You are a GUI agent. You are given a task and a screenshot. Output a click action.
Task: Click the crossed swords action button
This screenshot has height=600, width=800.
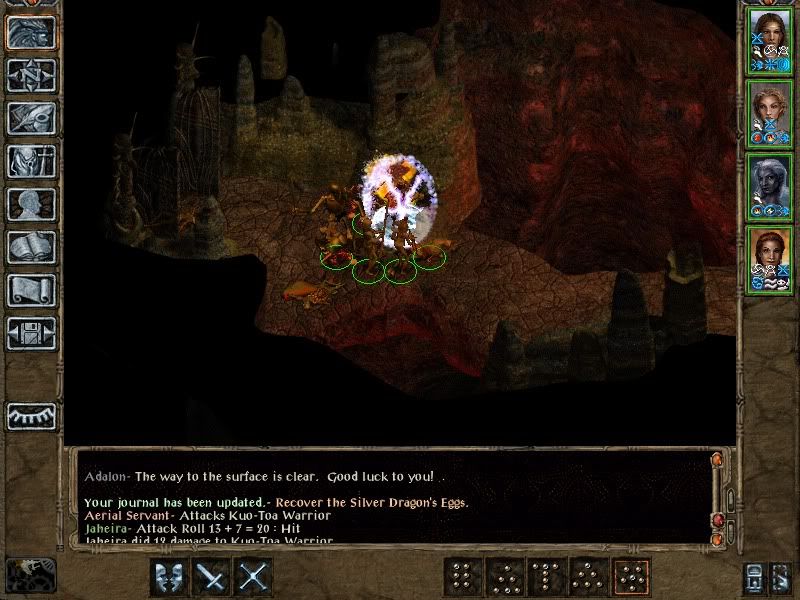[x=255, y=577]
